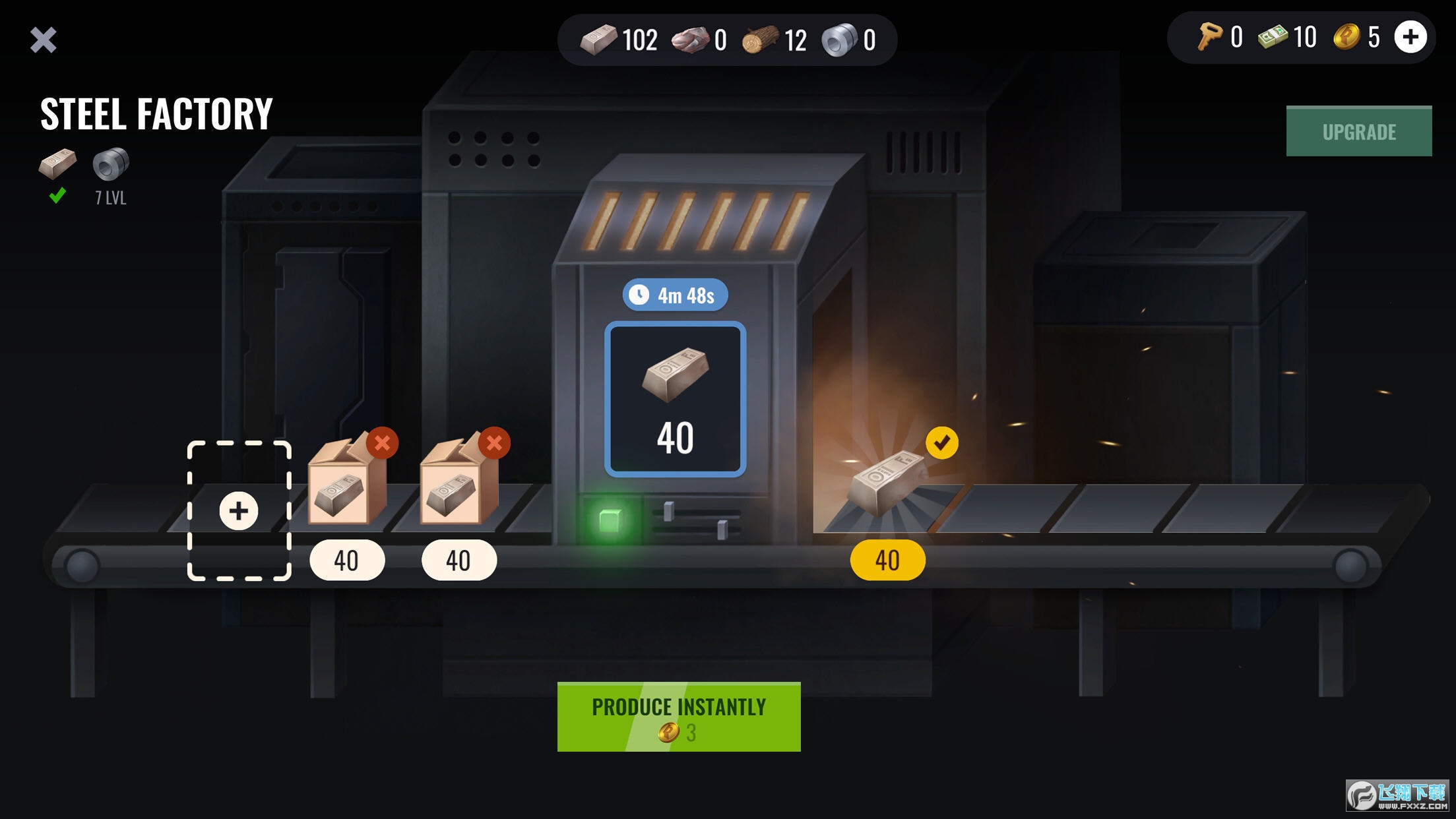
Task: Select the locked steel coil product
Action: pos(110,164)
